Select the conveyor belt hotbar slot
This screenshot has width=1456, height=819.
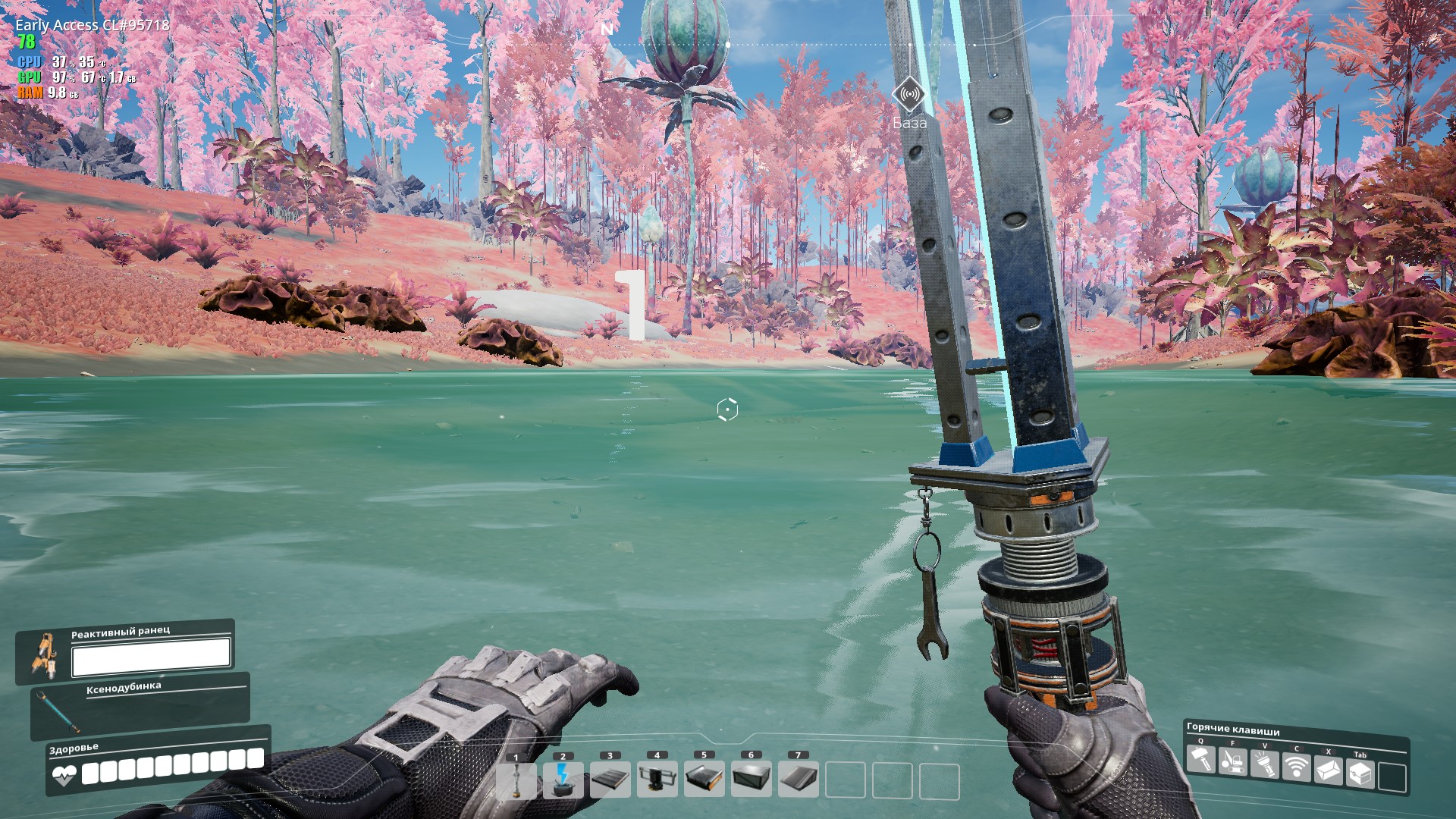[610, 780]
